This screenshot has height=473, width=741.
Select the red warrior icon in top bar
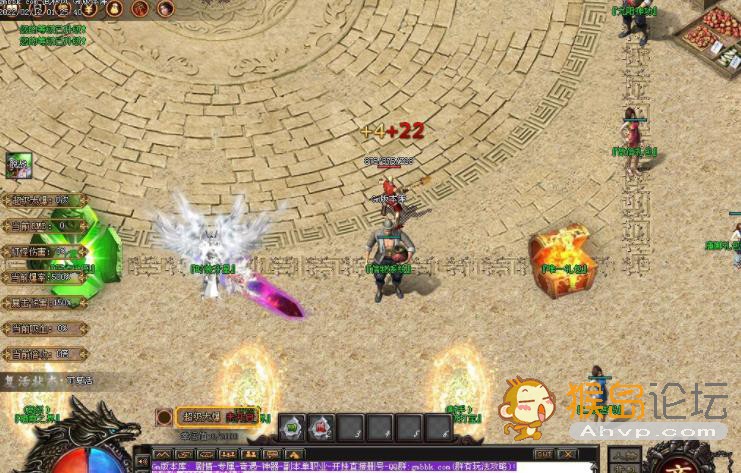tap(139, 9)
